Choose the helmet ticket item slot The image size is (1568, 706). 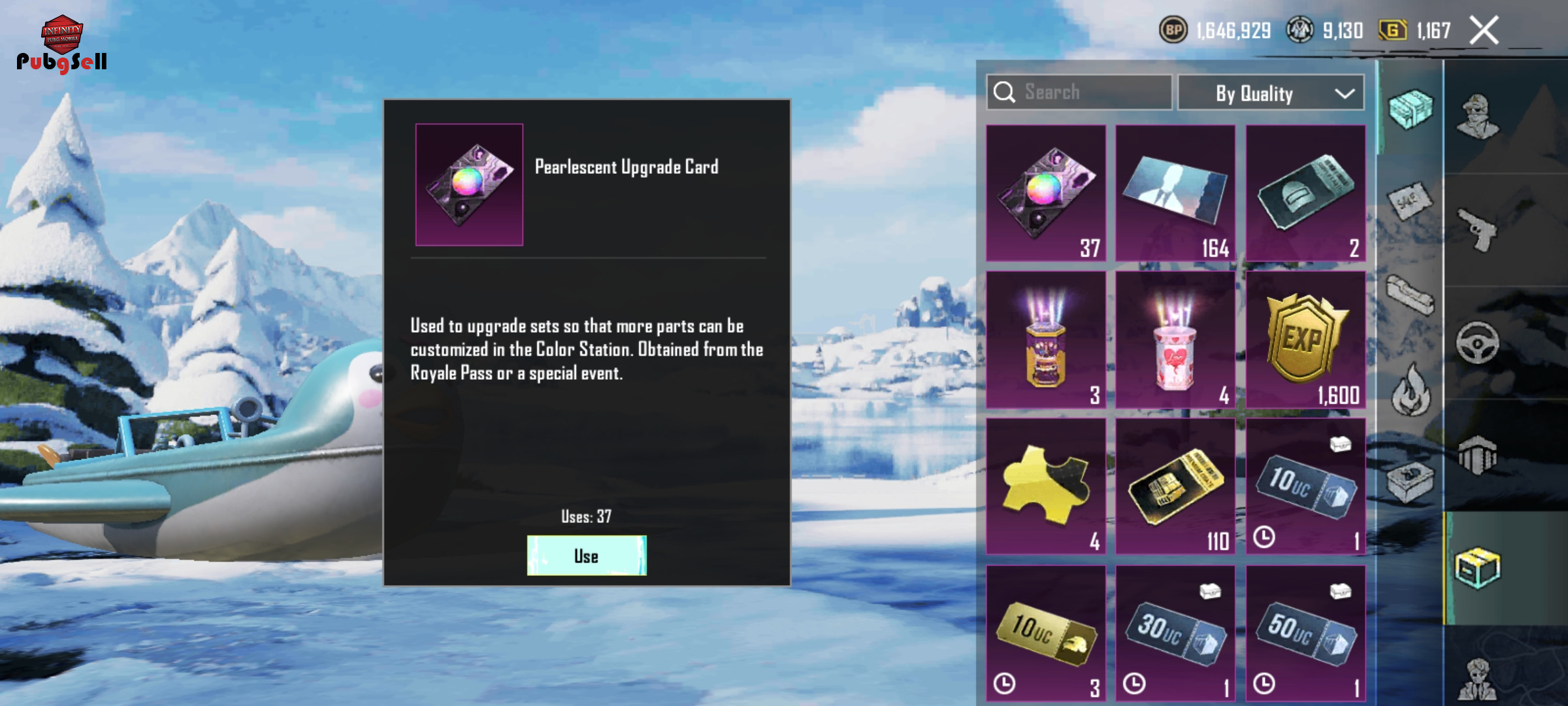[1305, 193]
